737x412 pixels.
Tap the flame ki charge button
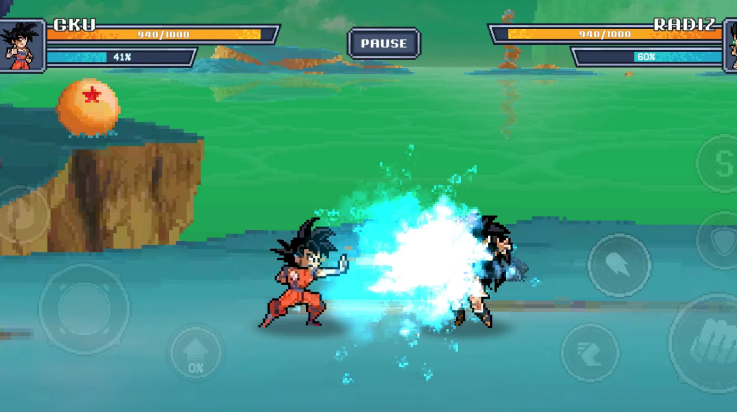click(22, 215)
